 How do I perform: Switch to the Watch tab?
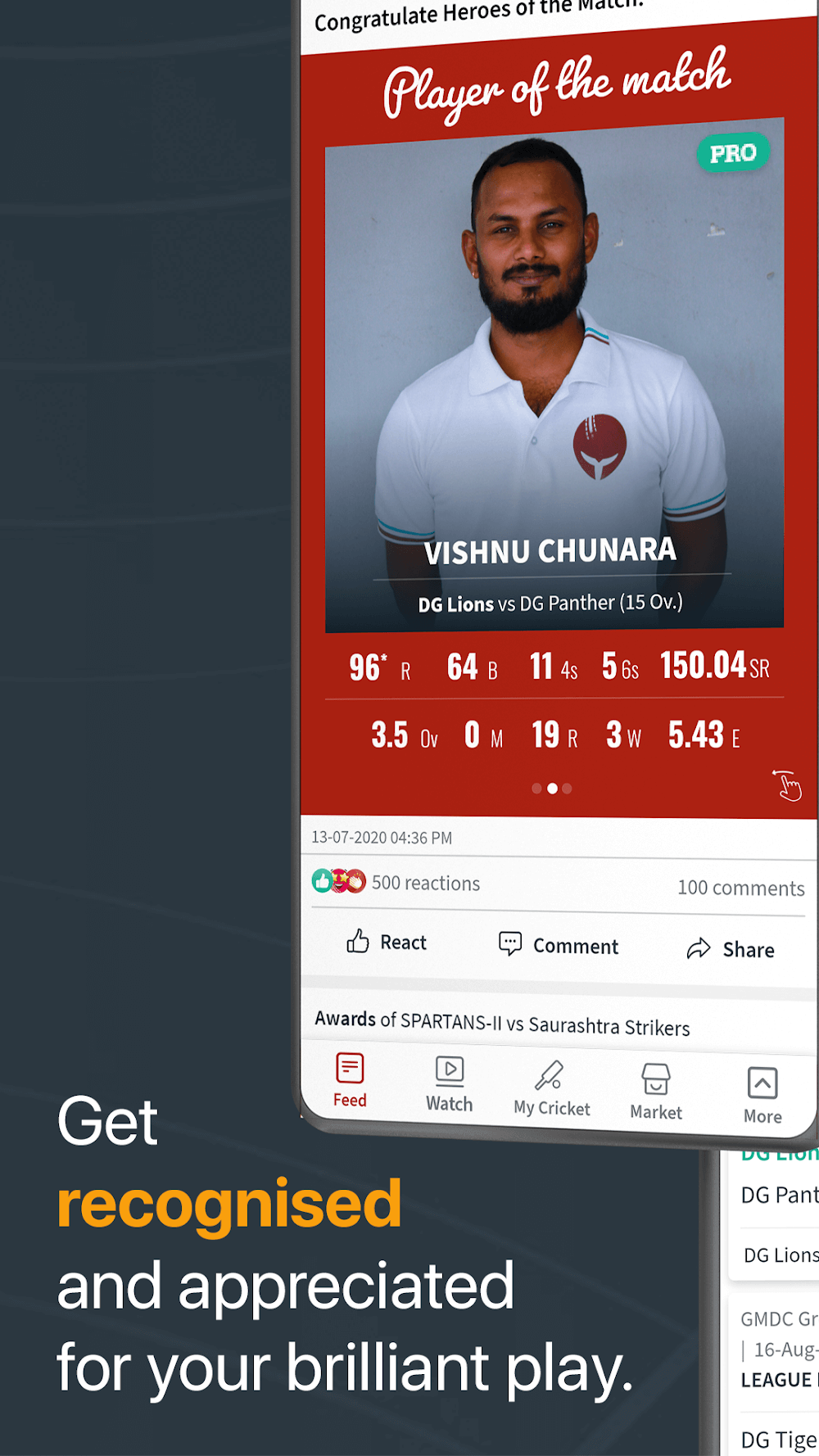tap(450, 1084)
